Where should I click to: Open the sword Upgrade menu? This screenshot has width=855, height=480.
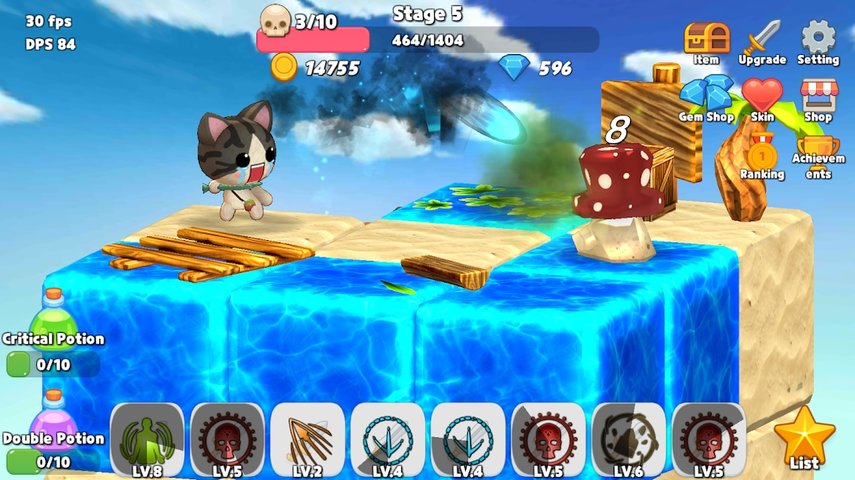coord(761,41)
